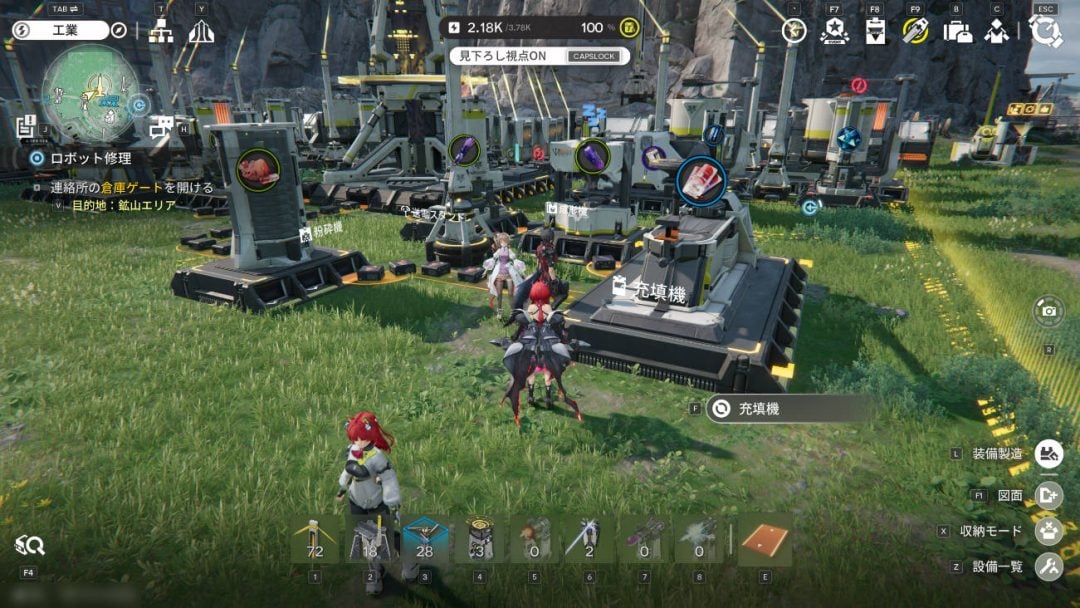Open the 装備製造 equipment crafting button
This screenshot has width=1080, height=608.
coord(1048,454)
